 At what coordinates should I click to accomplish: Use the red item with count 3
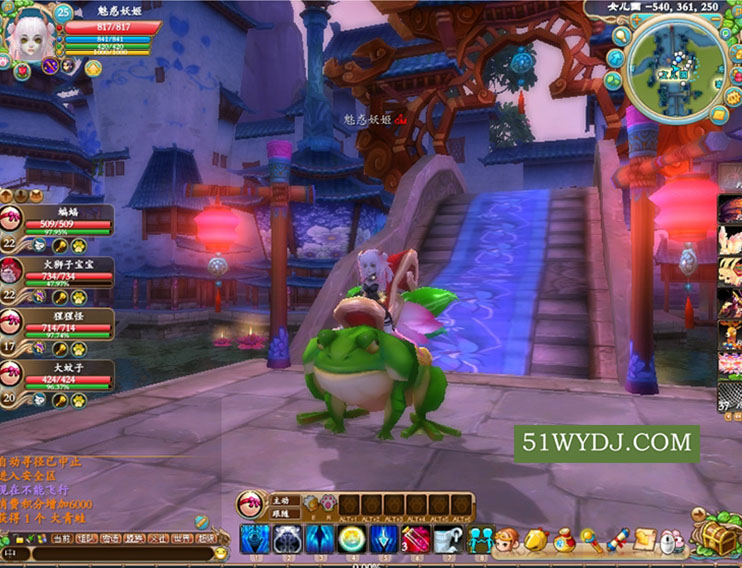(x=414, y=540)
